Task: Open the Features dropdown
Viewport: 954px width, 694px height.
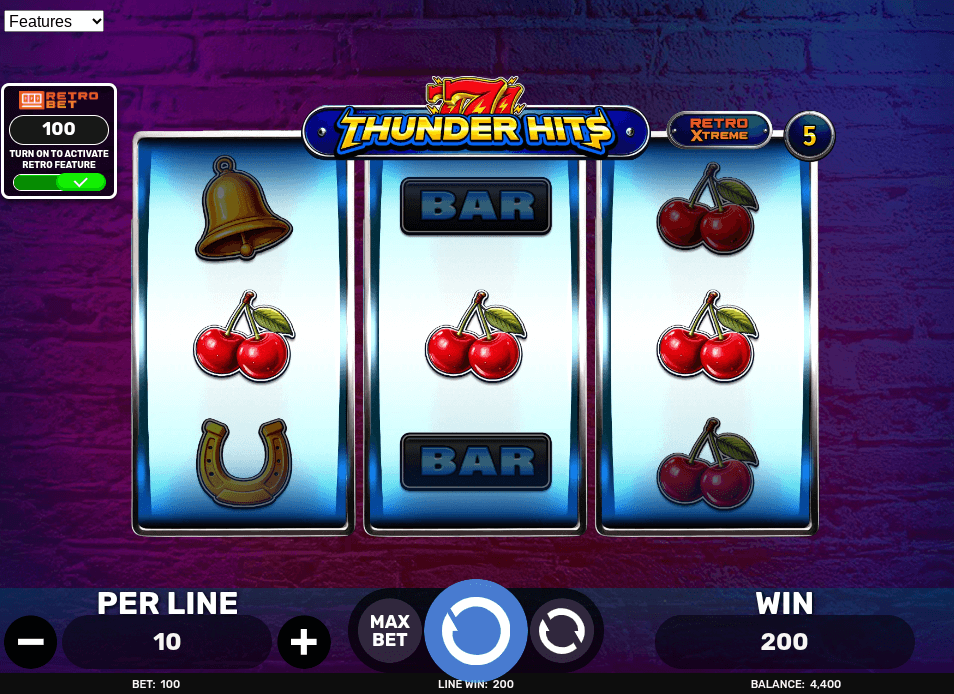Action: tap(54, 21)
